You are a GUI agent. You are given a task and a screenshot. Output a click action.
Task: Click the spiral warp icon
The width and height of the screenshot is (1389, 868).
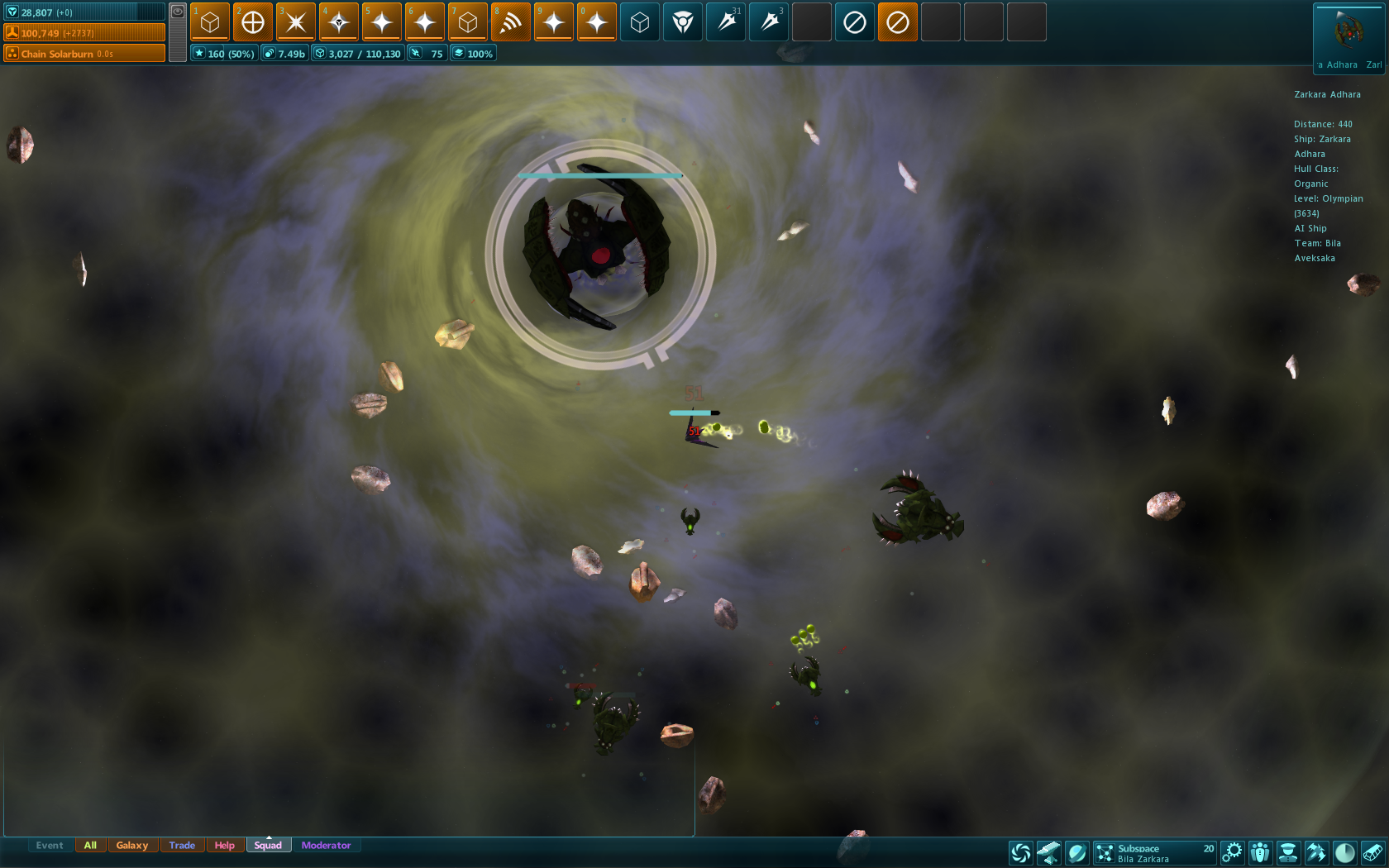[1021, 852]
